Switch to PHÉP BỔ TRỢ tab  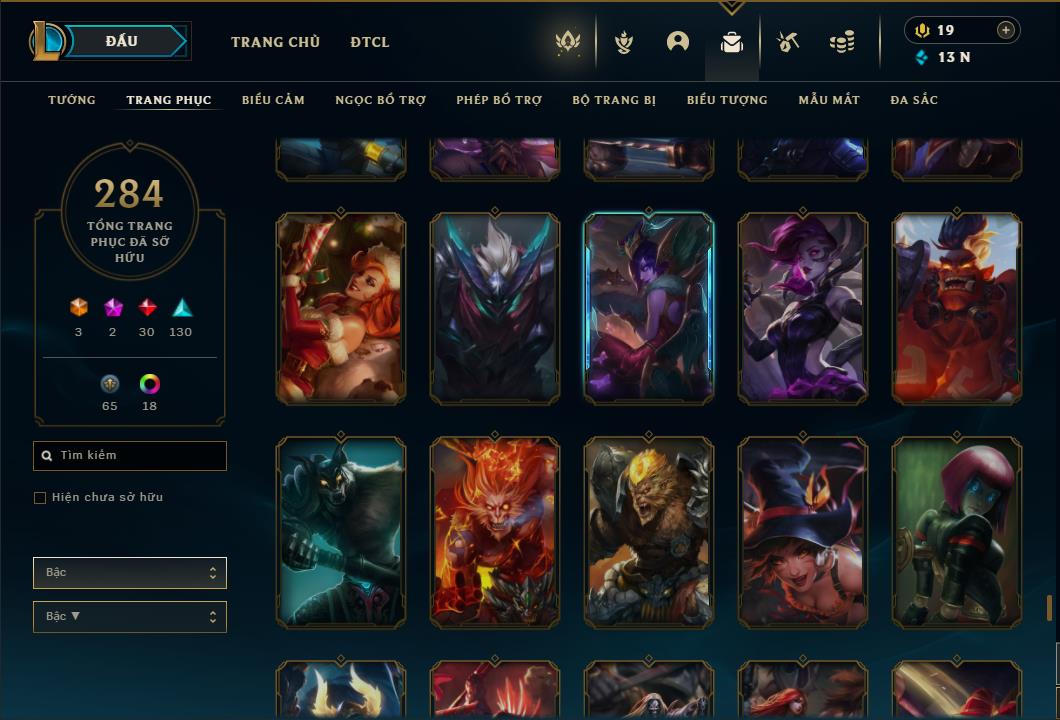click(x=499, y=100)
